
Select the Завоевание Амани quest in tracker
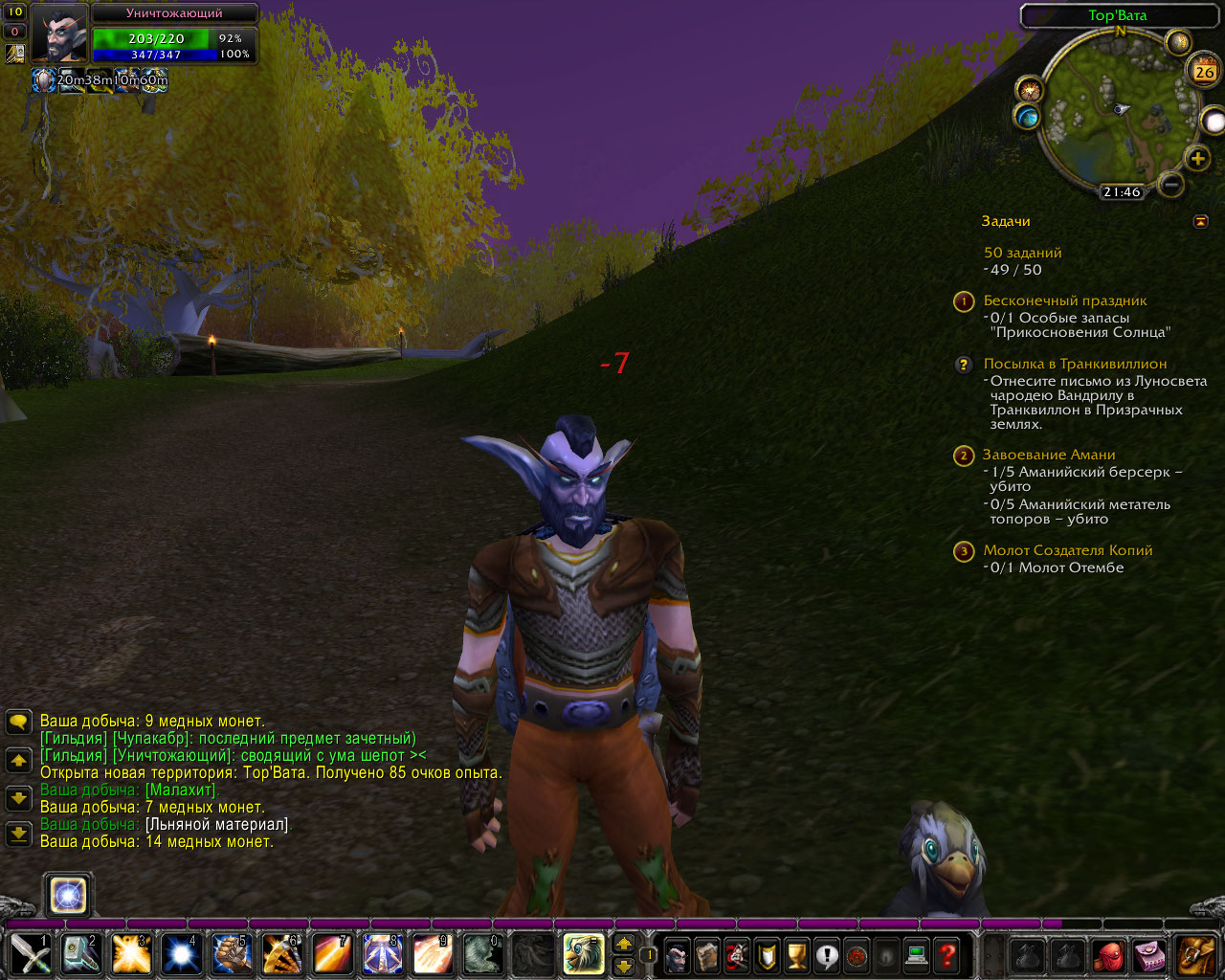(x=1048, y=455)
